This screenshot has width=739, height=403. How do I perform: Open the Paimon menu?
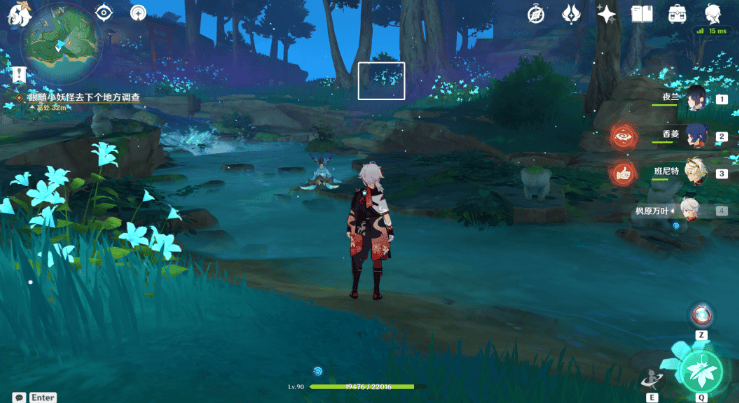pyautogui.click(x=15, y=12)
